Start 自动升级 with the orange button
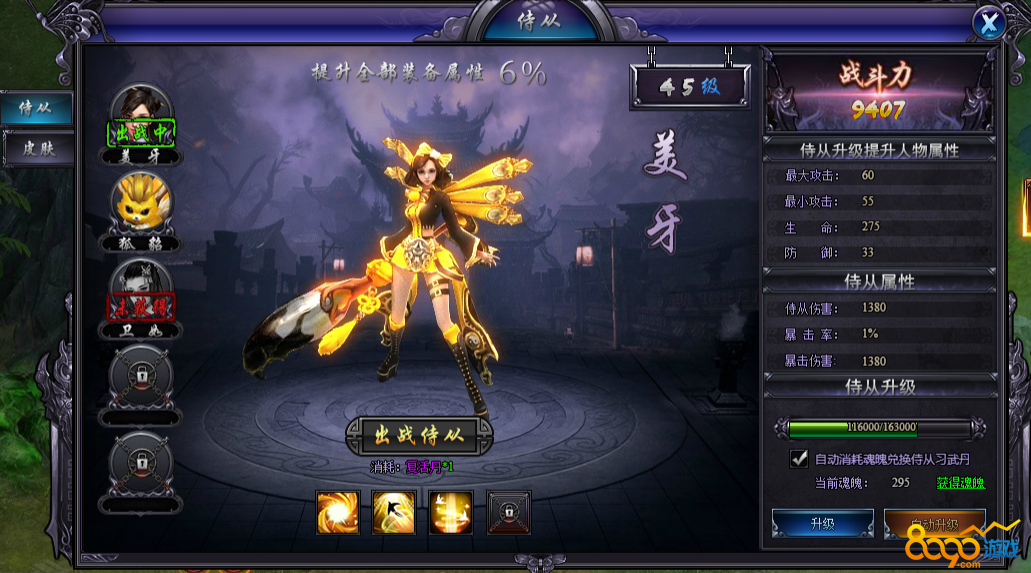 [934, 523]
